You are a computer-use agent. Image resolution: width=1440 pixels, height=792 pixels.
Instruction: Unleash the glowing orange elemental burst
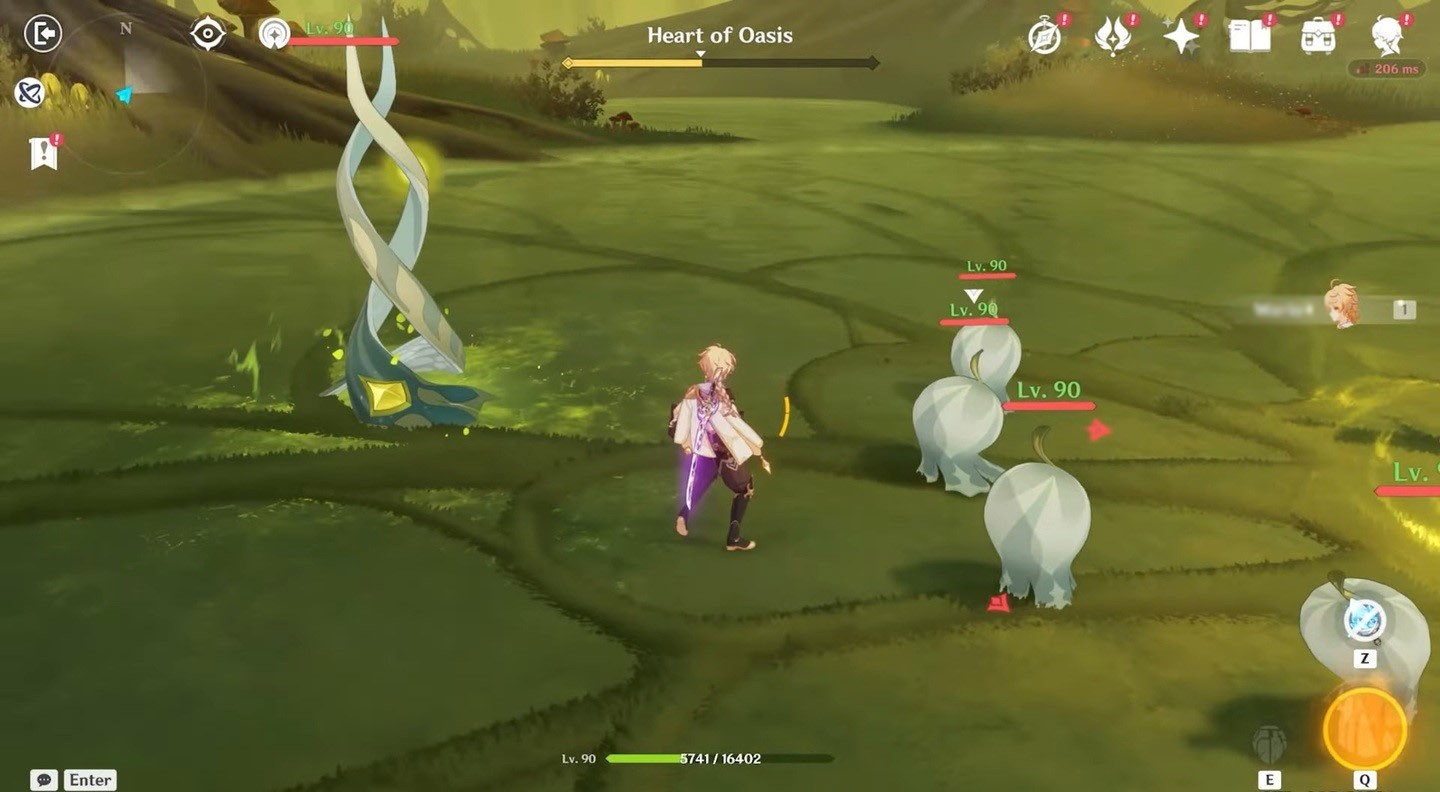[1364, 730]
